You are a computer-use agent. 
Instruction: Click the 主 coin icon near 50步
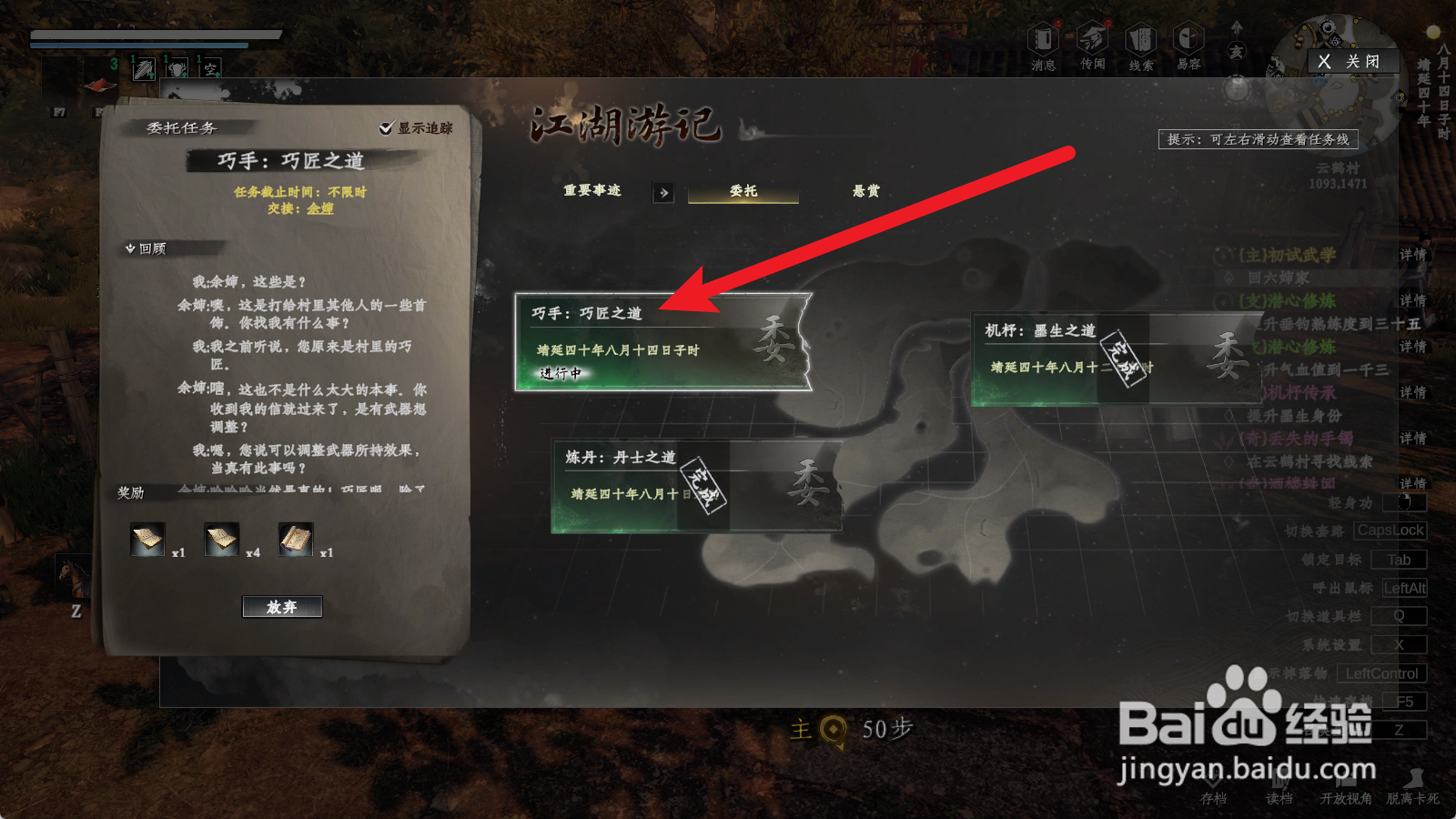[x=832, y=728]
